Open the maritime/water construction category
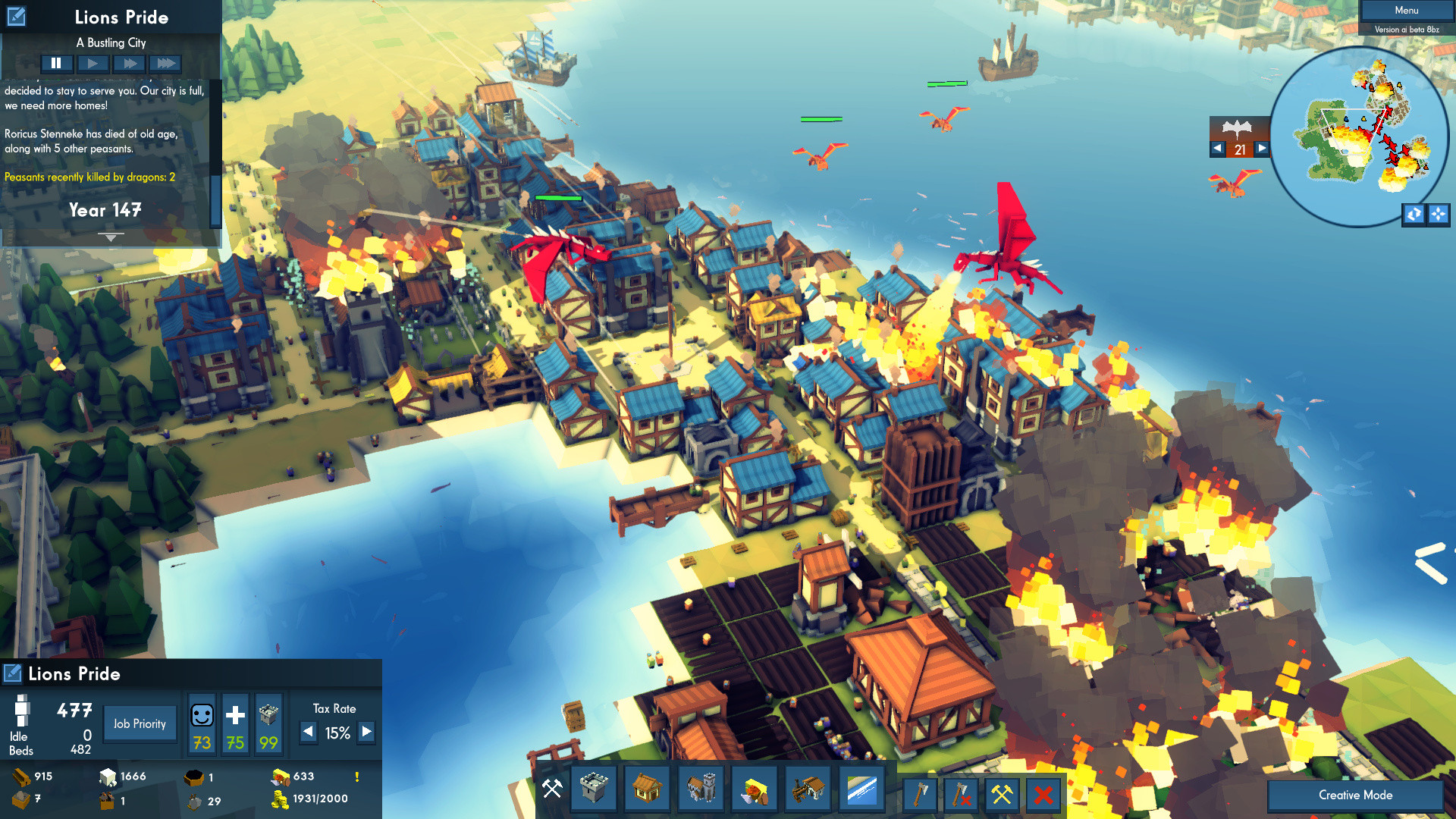The width and height of the screenshot is (1456, 819). (x=861, y=789)
